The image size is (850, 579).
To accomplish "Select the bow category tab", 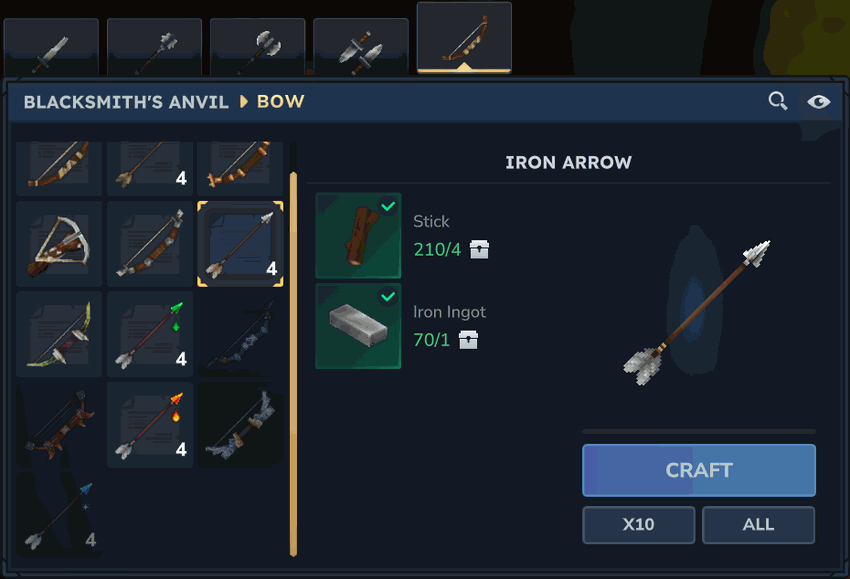I will [464, 40].
